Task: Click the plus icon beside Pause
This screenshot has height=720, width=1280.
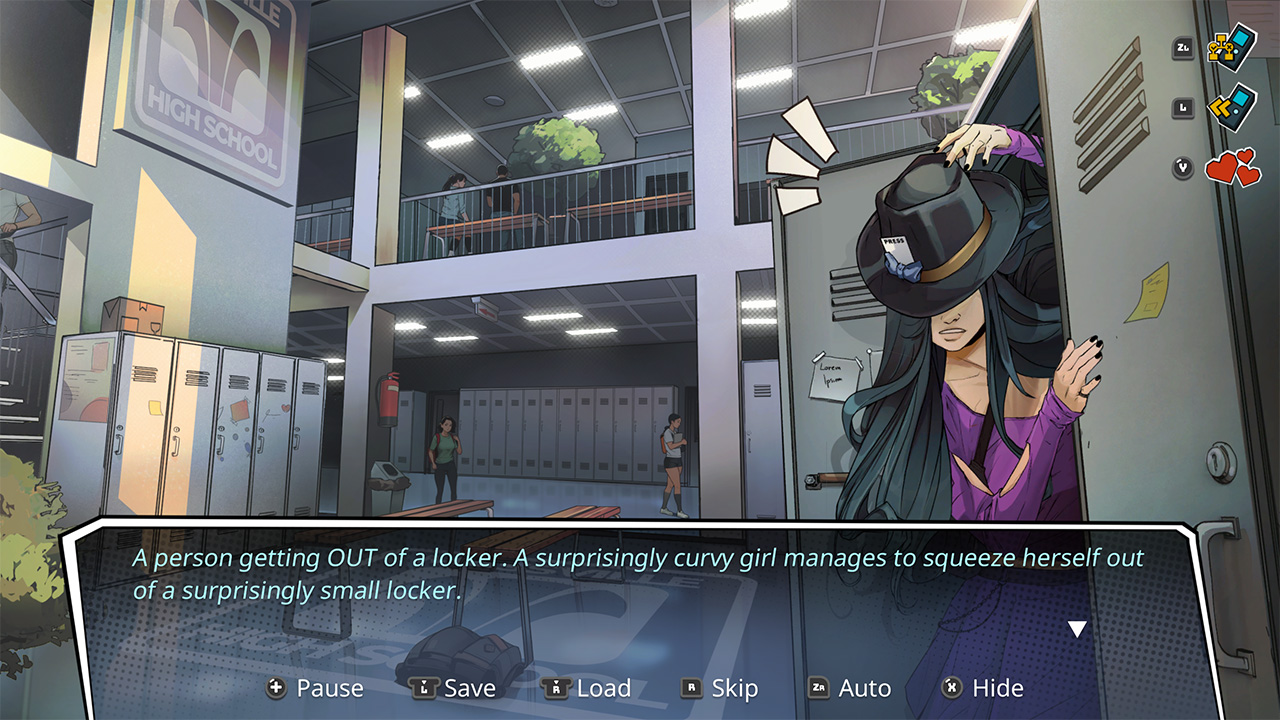Action: [x=277, y=688]
